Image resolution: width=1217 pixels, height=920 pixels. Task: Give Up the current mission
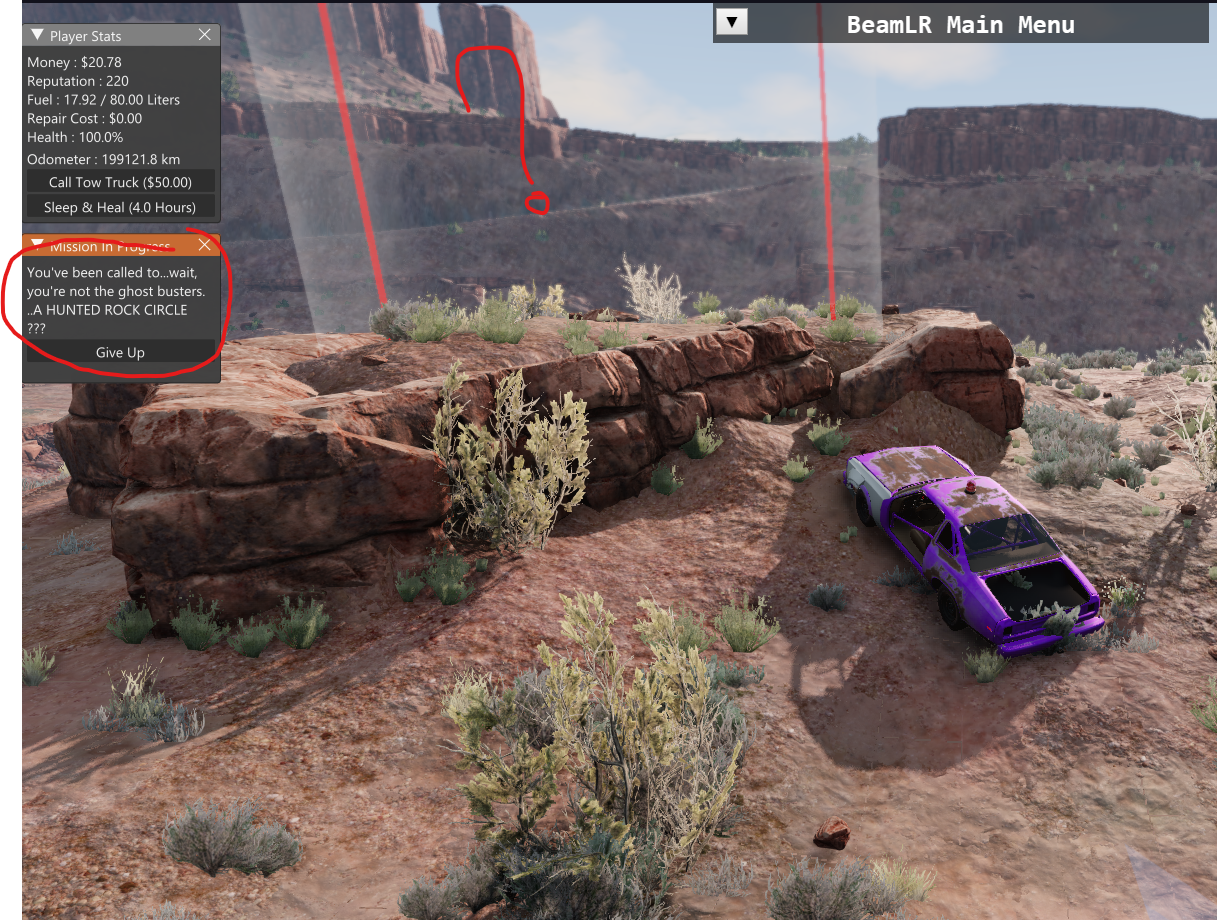pyautogui.click(x=120, y=352)
